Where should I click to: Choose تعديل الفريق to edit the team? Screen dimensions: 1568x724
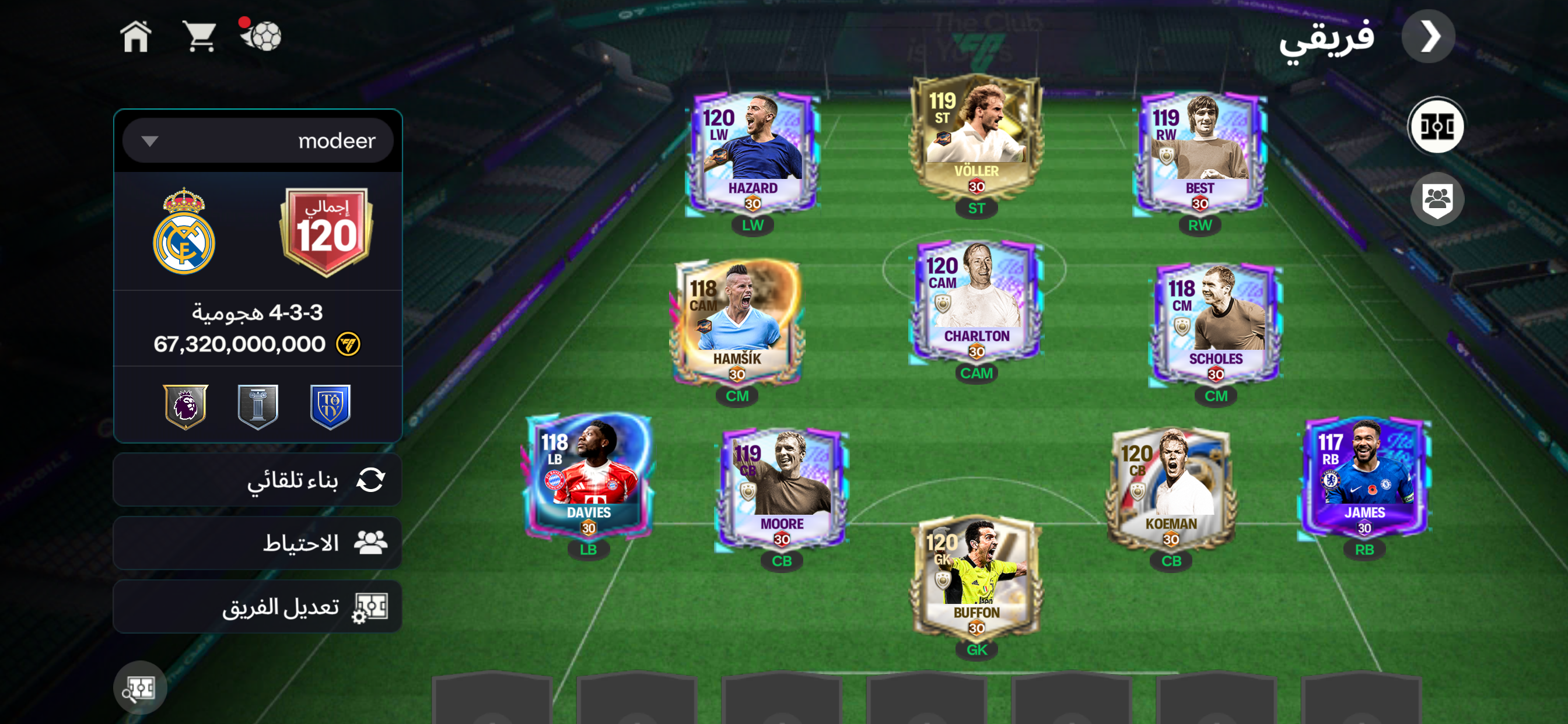257,607
